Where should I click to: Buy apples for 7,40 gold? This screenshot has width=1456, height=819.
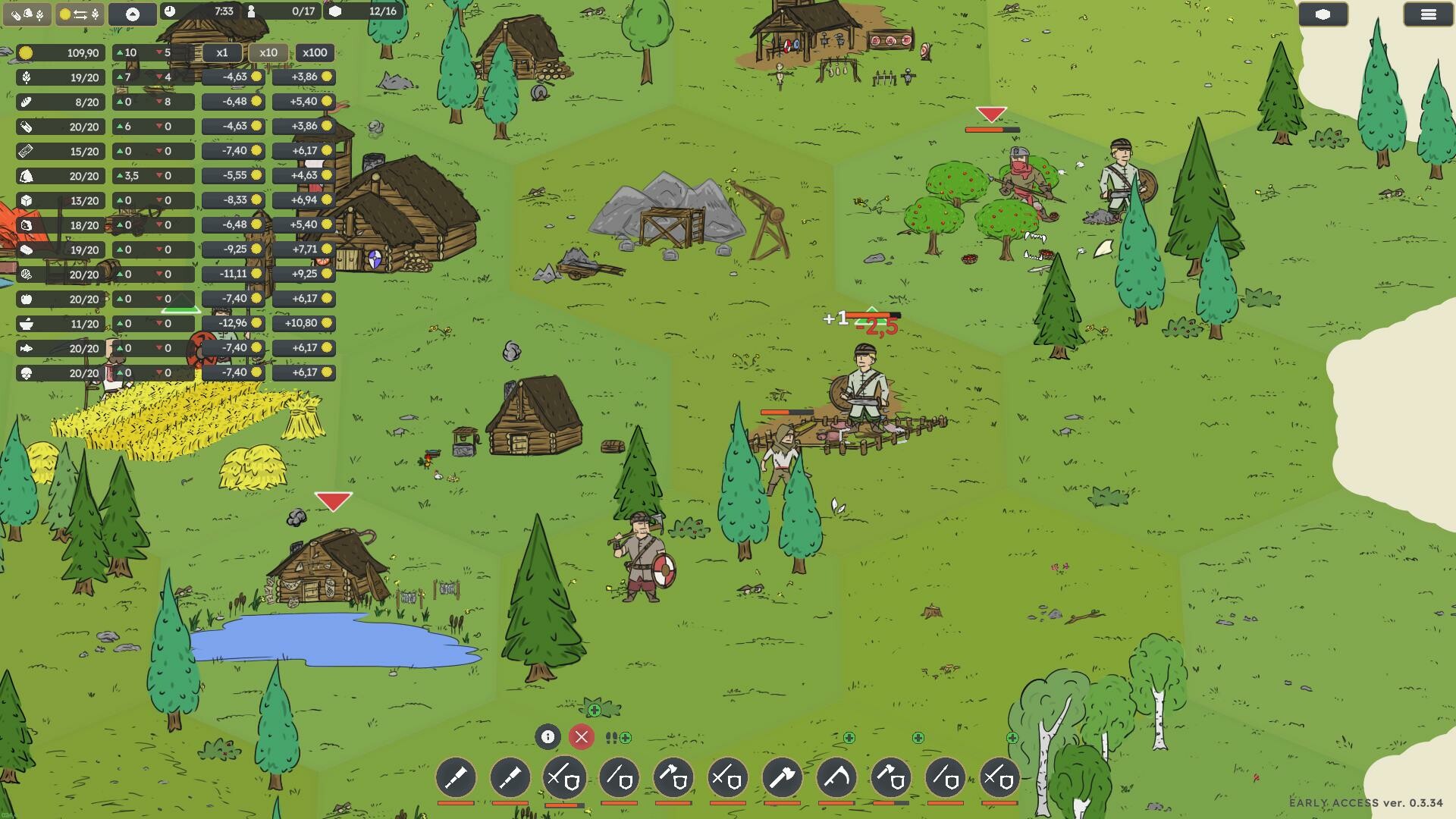click(234, 299)
